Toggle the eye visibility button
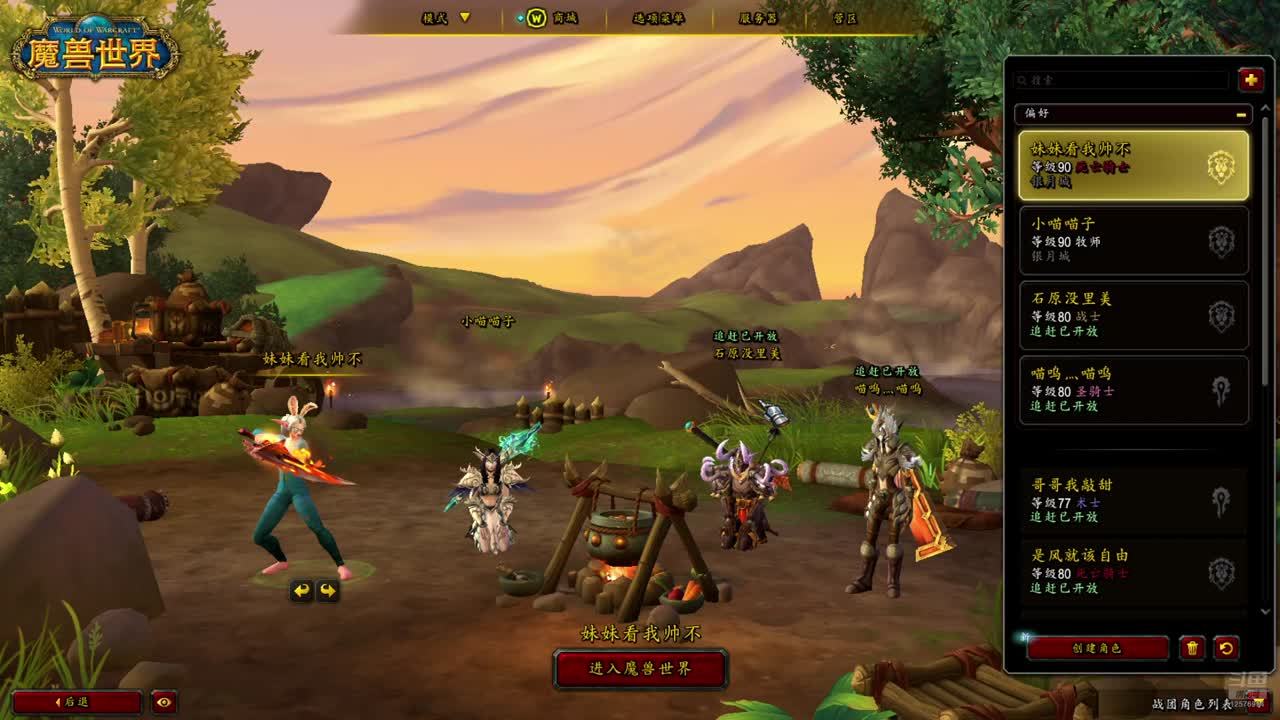 (x=165, y=702)
